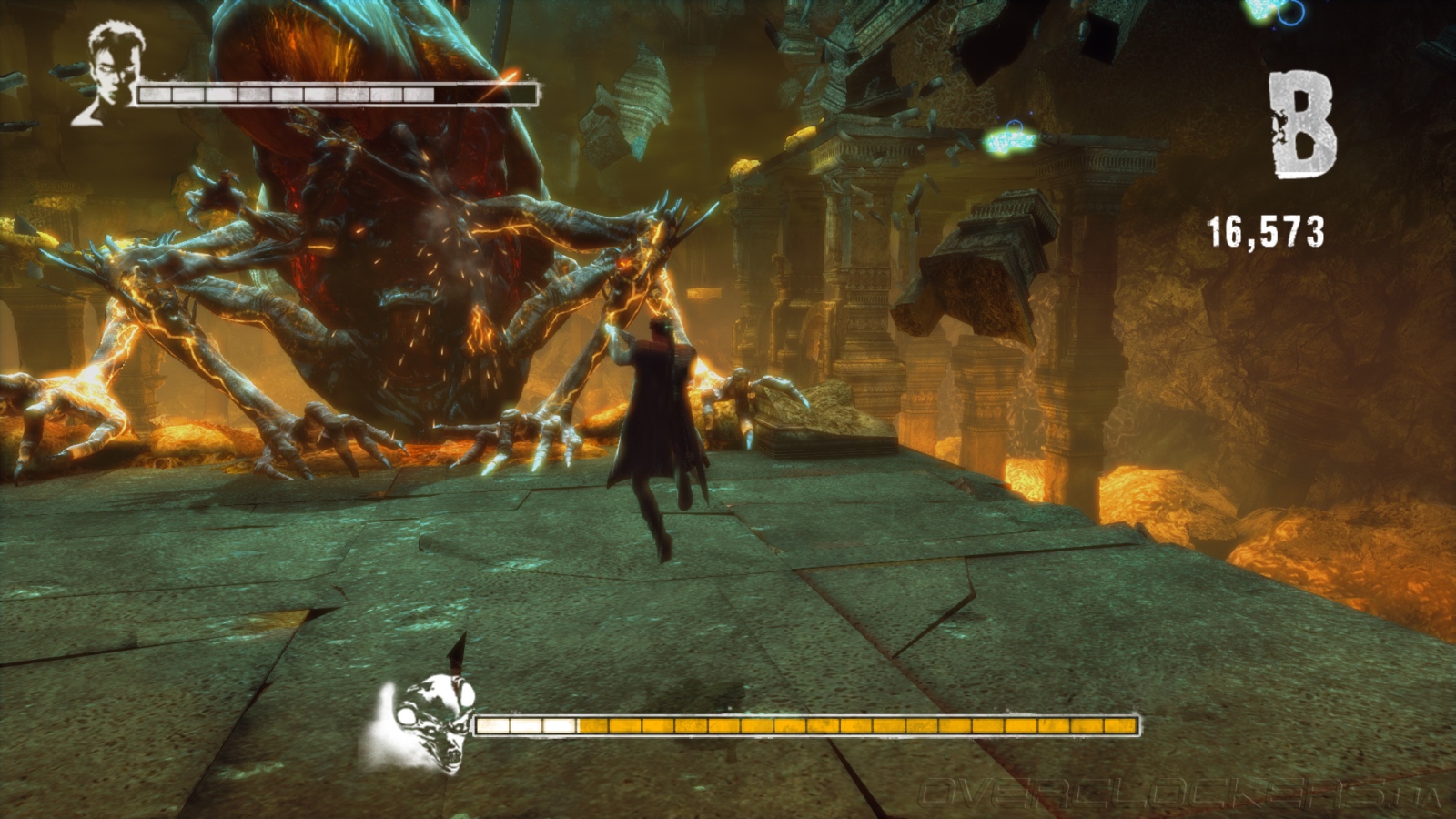Click the style rank B emblem
The image size is (1456, 819).
1303,124
